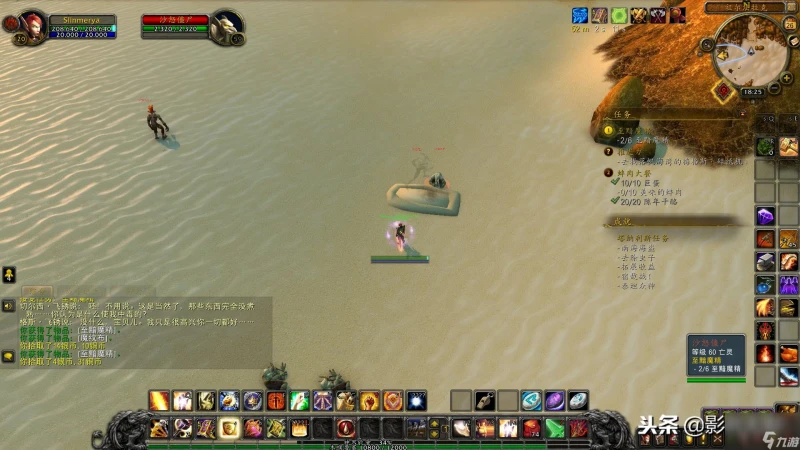Image resolution: width=800 pixels, height=450 pixels.
Task: Use the purple crystal item in the side bar
Action: click(x=765, y=216)
